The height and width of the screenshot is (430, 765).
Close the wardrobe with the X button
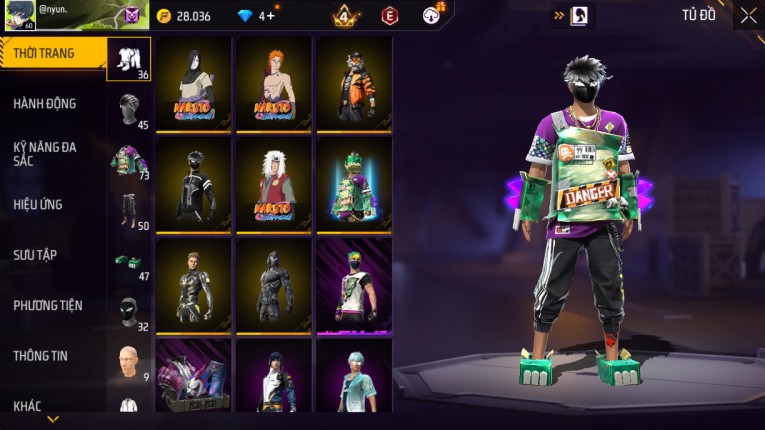[x=748, y=15]
